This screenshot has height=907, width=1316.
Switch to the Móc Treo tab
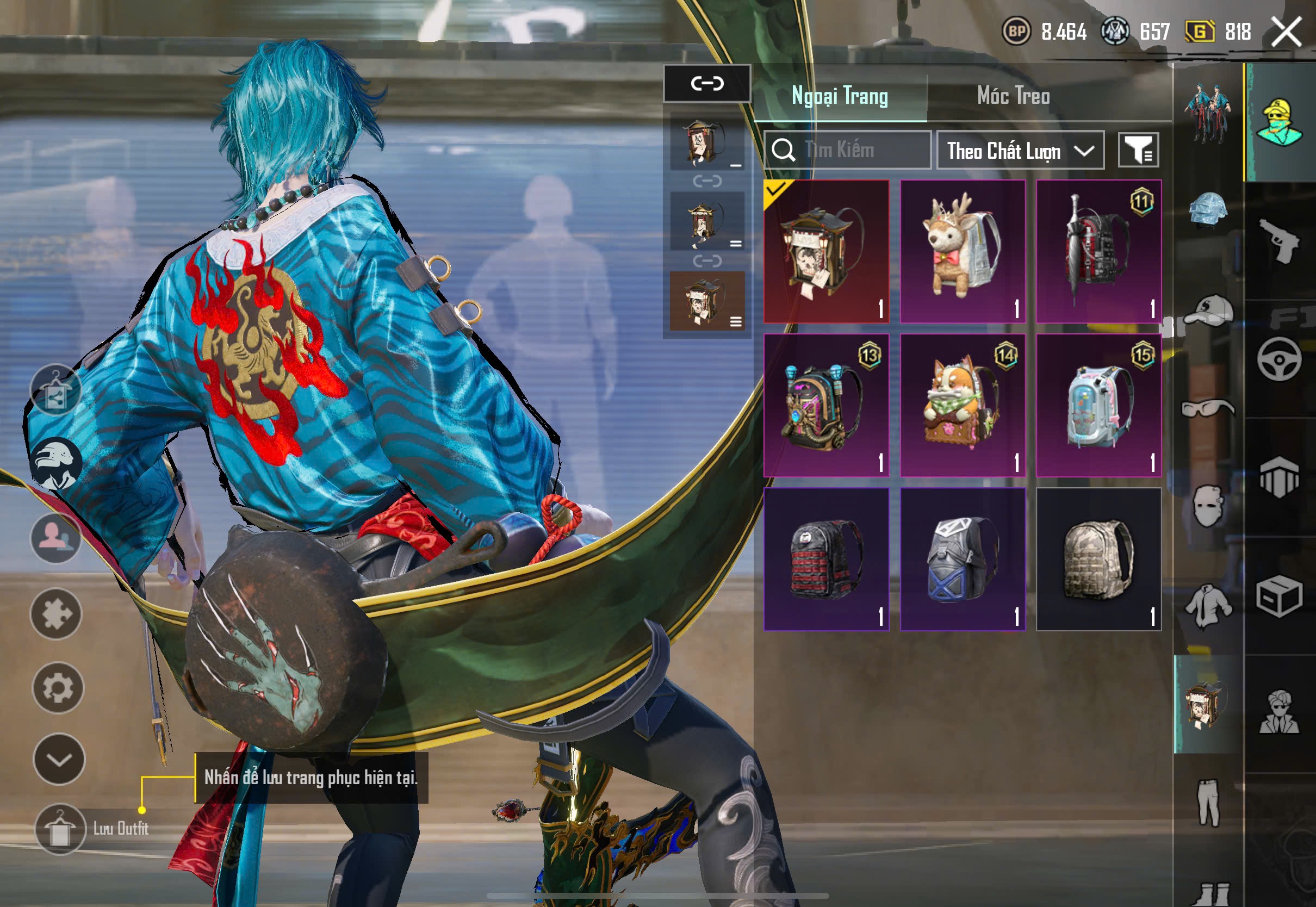coord(1013,96)
